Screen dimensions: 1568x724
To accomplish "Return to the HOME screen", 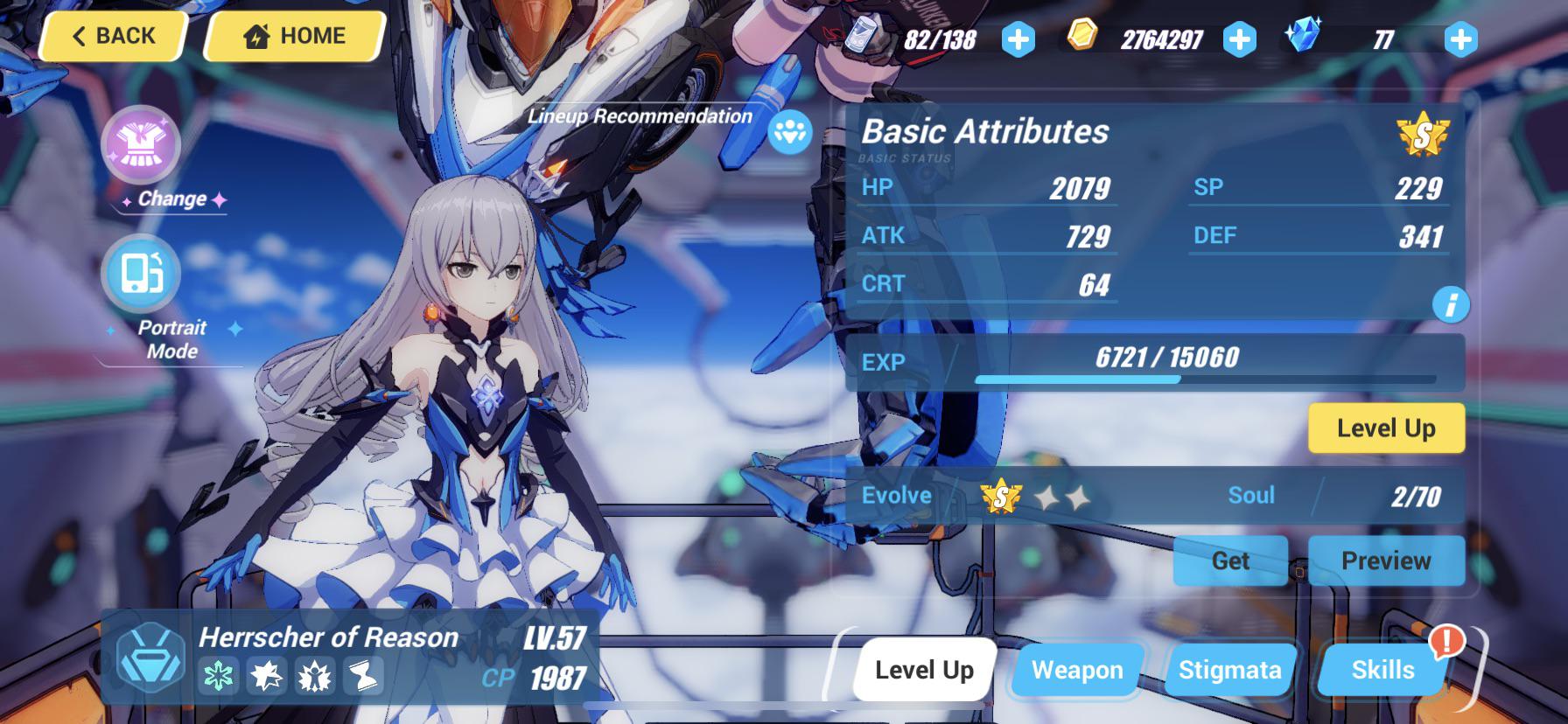I will pos(295,37).
